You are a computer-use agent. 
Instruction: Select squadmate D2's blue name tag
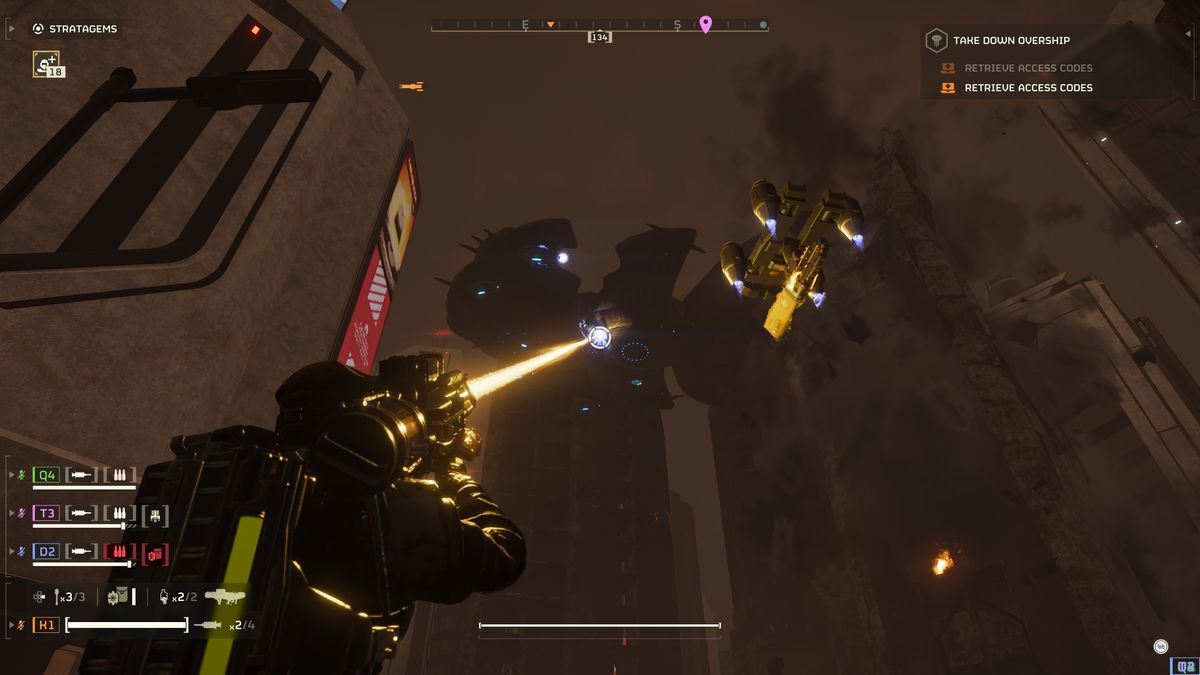46,551
